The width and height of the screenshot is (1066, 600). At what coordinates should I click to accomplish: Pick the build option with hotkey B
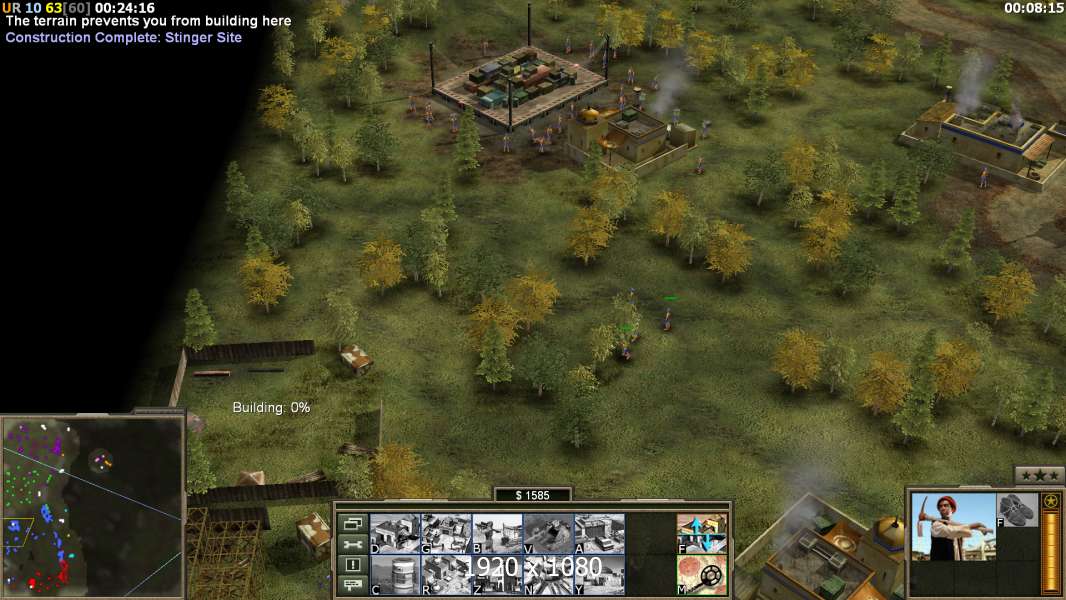(x=497, y=533)
